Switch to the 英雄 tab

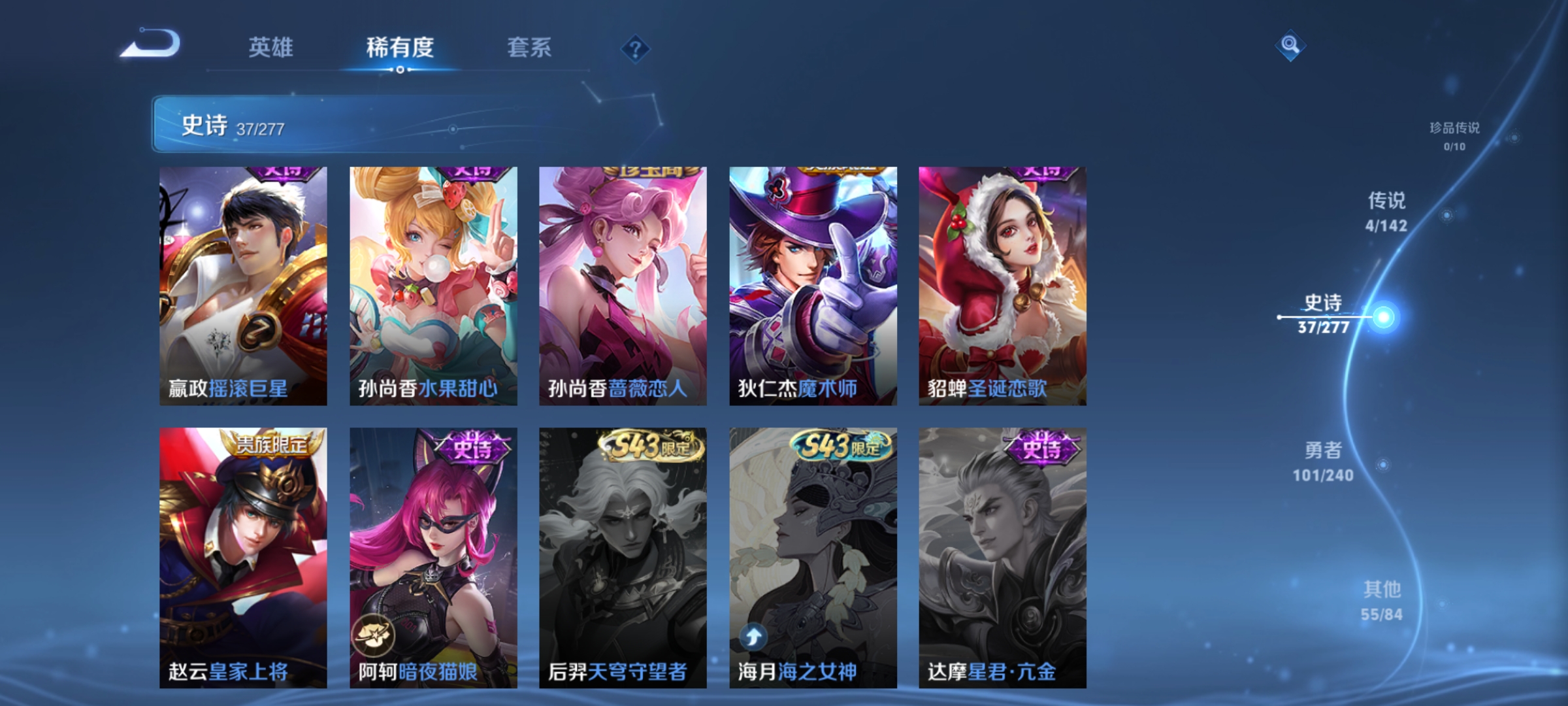point(272,47)
